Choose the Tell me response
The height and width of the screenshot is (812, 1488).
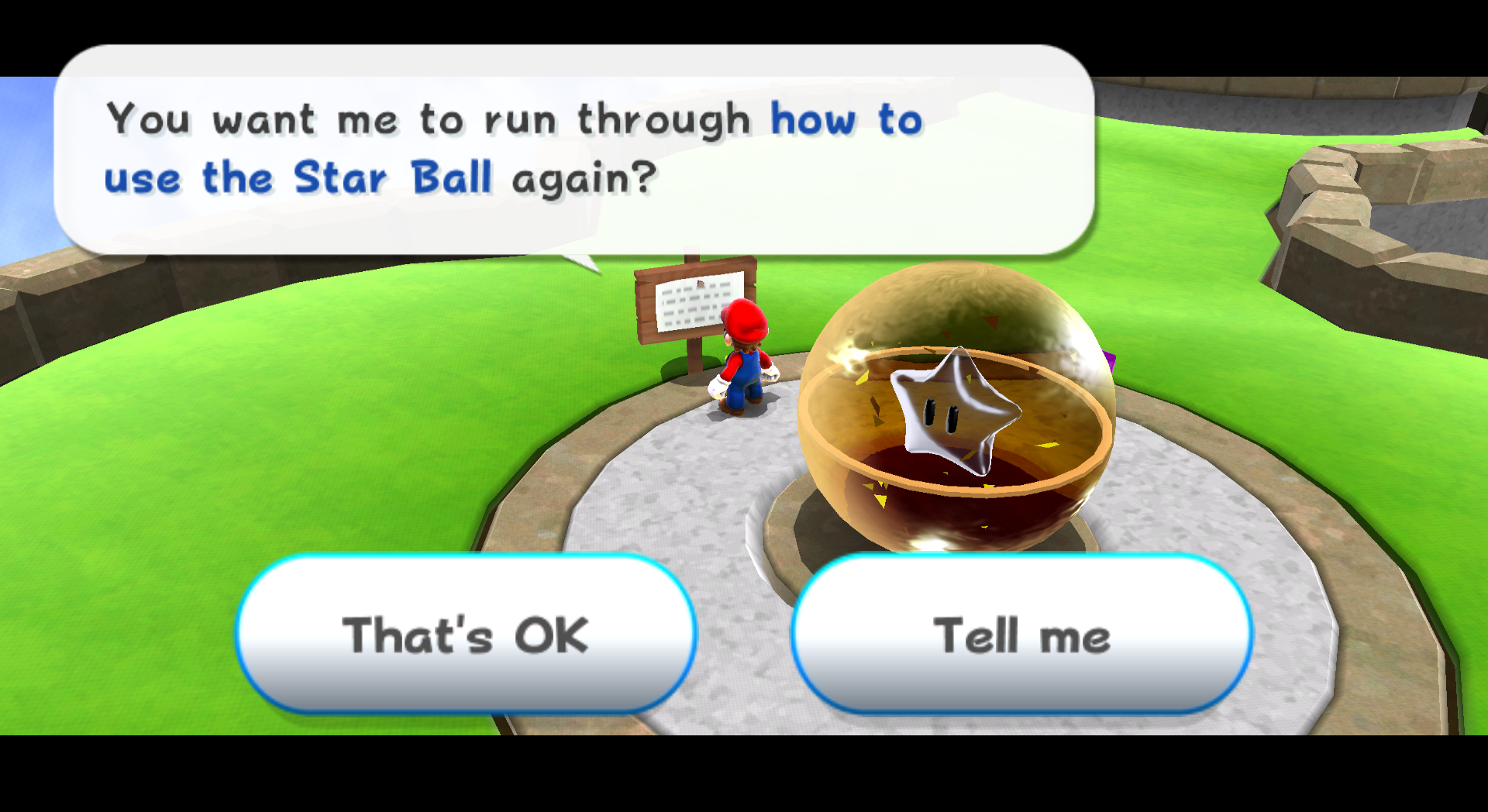(x=1023, y=634)
